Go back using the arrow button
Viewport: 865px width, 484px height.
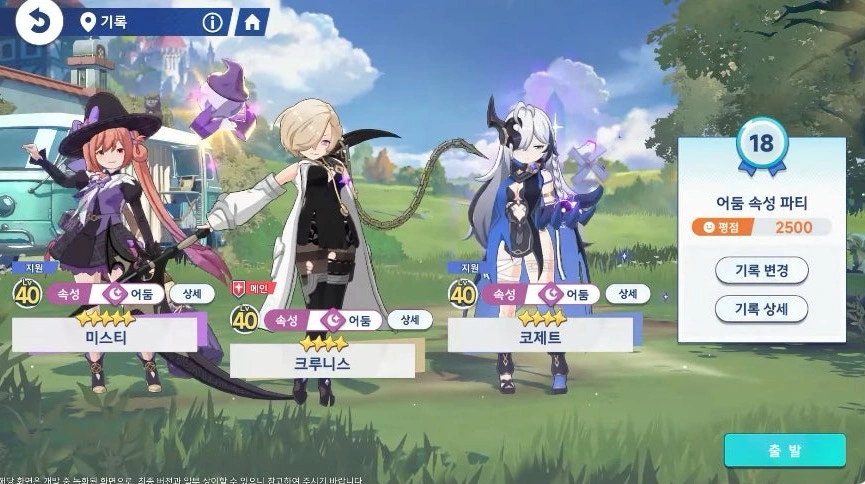[38, 21]
